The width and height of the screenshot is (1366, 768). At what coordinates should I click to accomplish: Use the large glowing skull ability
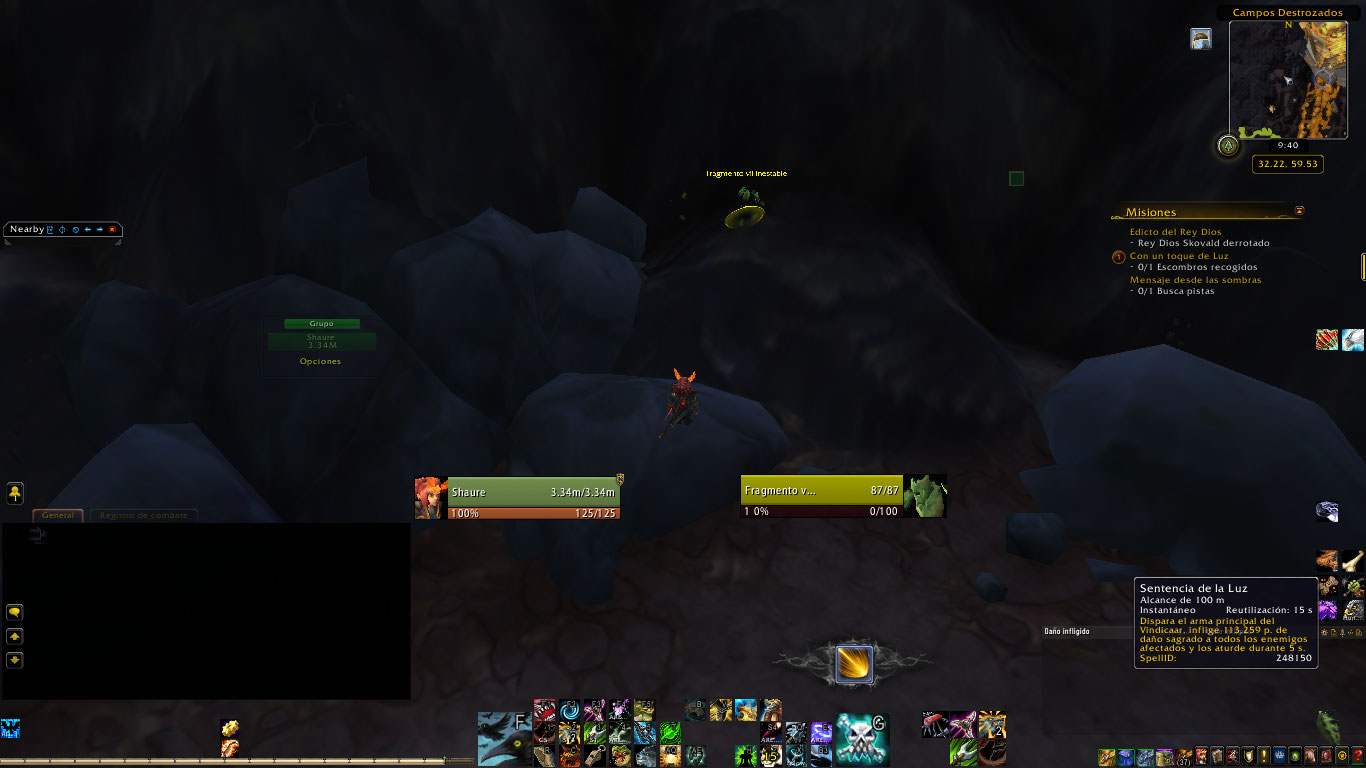click(x=861, y=739)
